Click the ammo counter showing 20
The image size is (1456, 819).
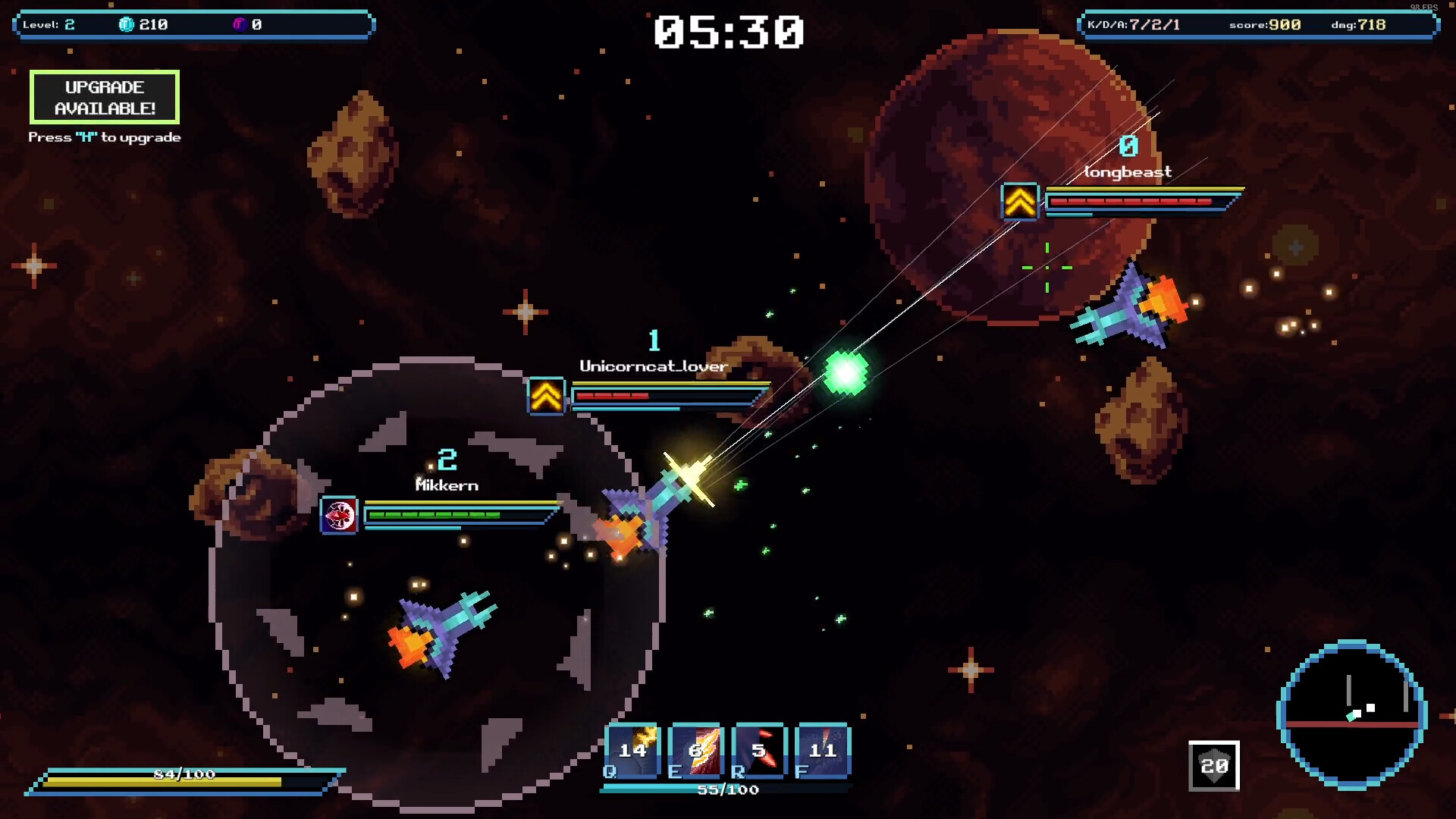click(x=1213, y=767)
